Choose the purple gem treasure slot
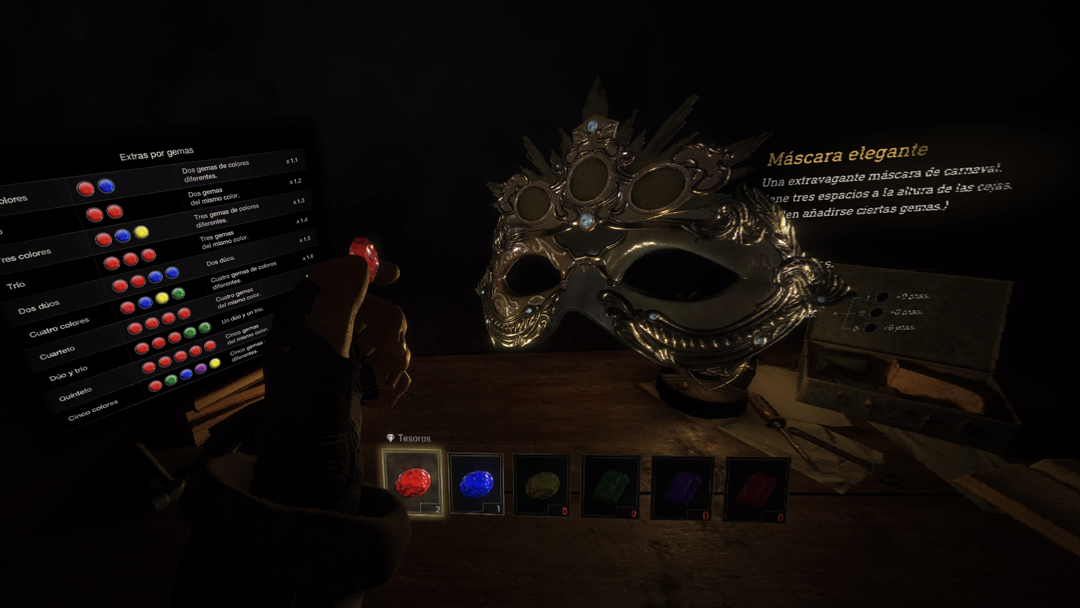 pyautogui.click(x=682, y=488)
